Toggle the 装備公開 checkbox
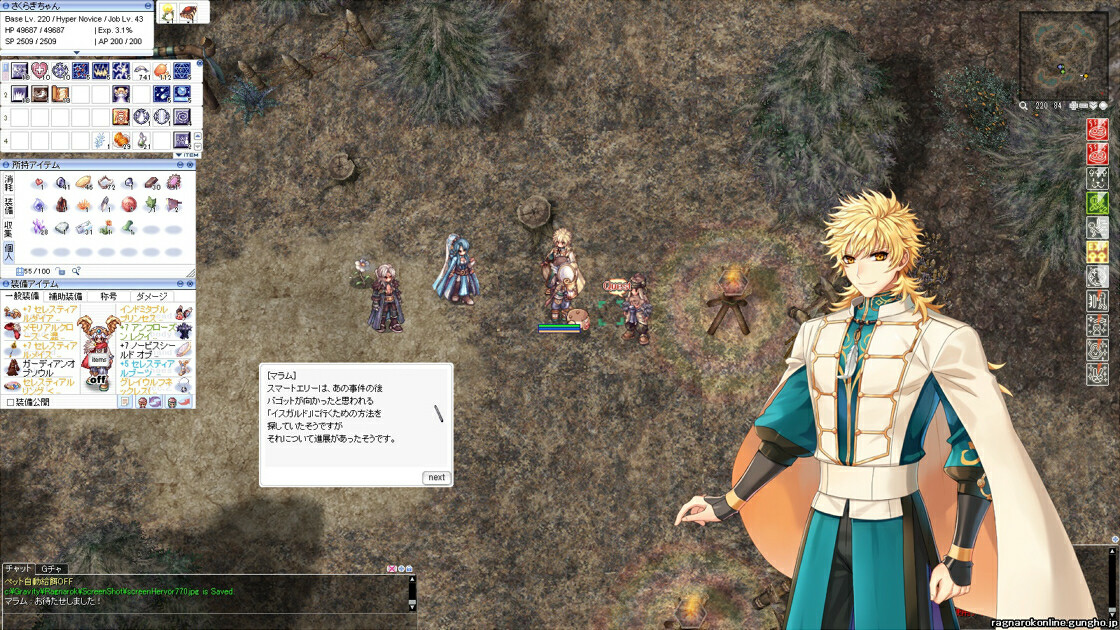1120x630 pixels. [10, 402]
